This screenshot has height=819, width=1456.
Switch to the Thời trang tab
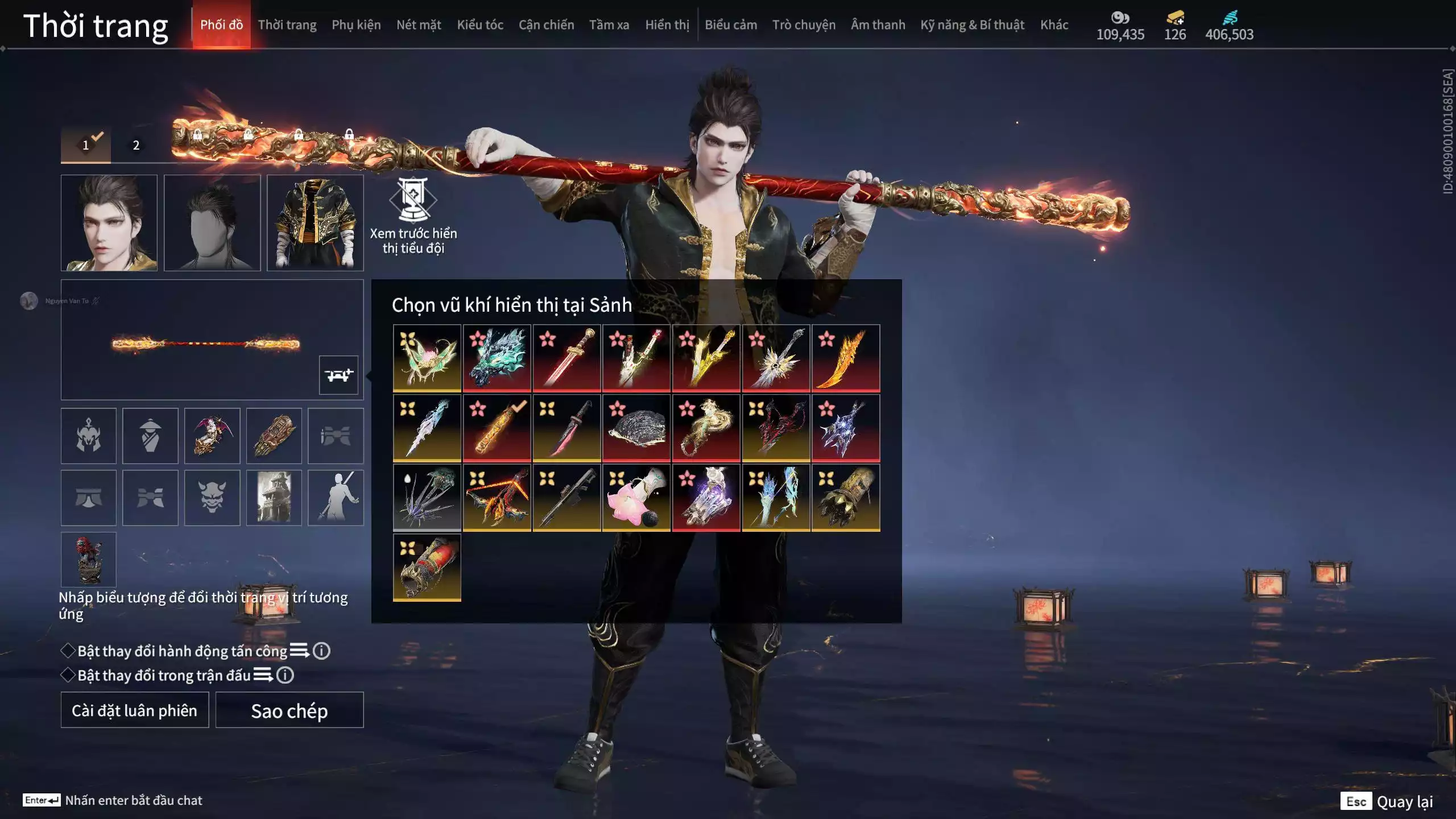click(287, 25)
